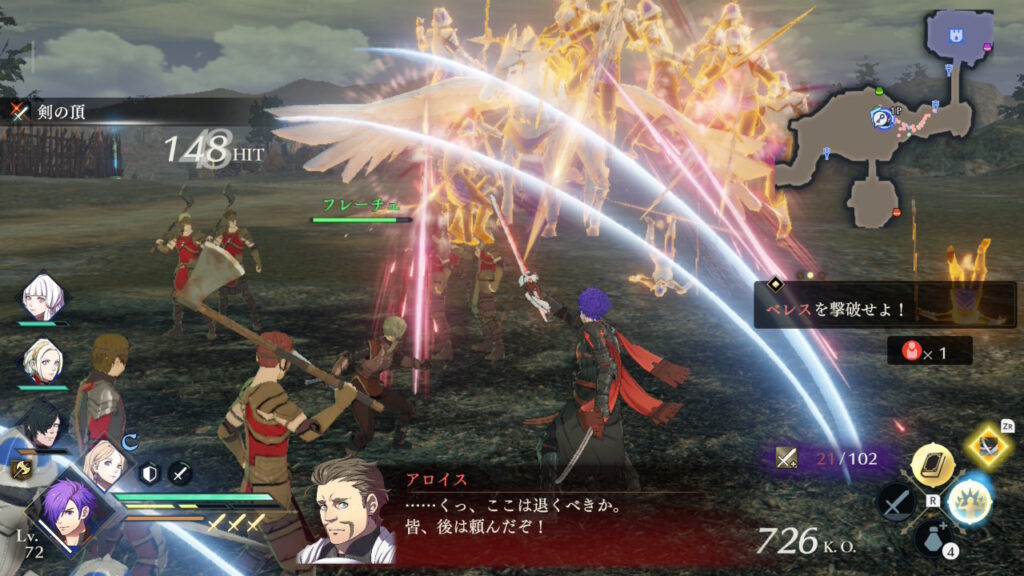Click the axe class emblem icon

19,467
